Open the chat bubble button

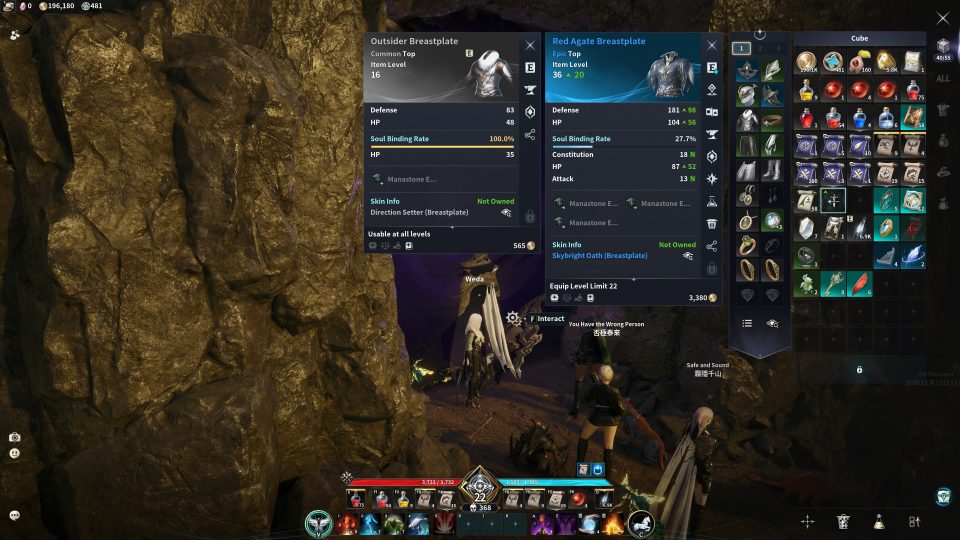[15, 515]
